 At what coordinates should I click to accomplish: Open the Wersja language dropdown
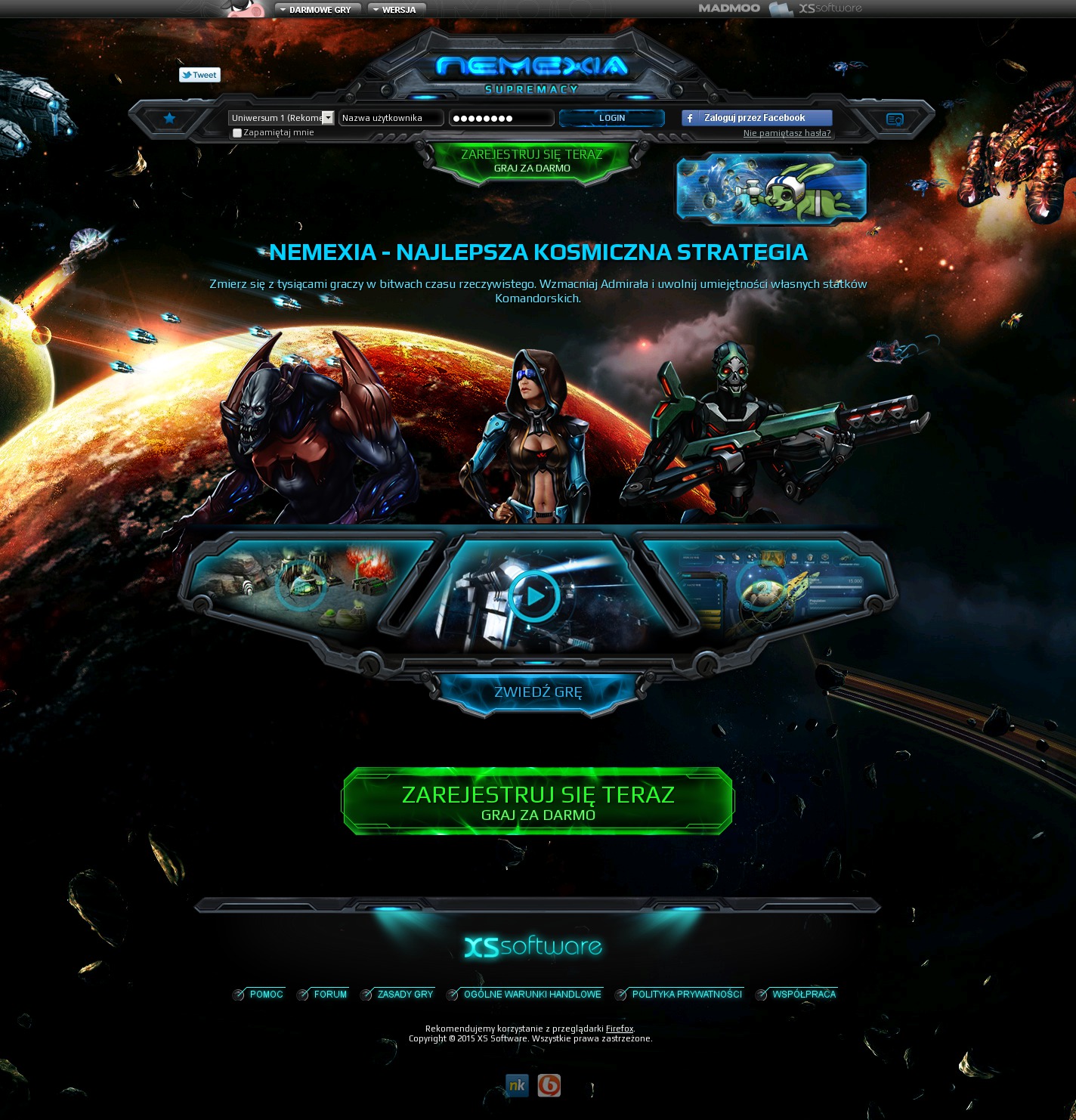click(x=395, y=10)
